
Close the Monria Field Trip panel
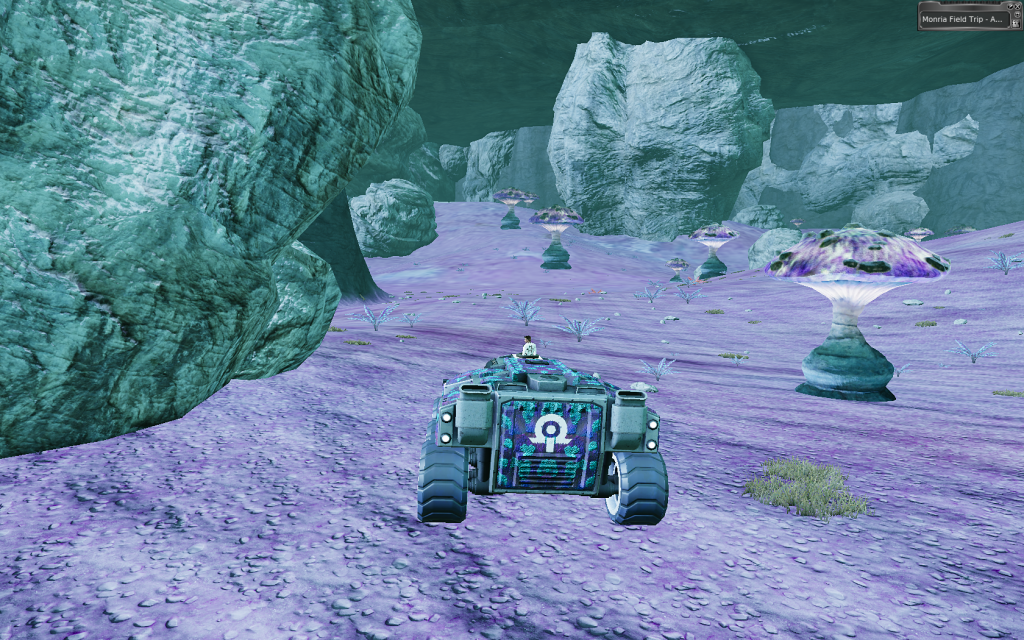coord(1017,7)
